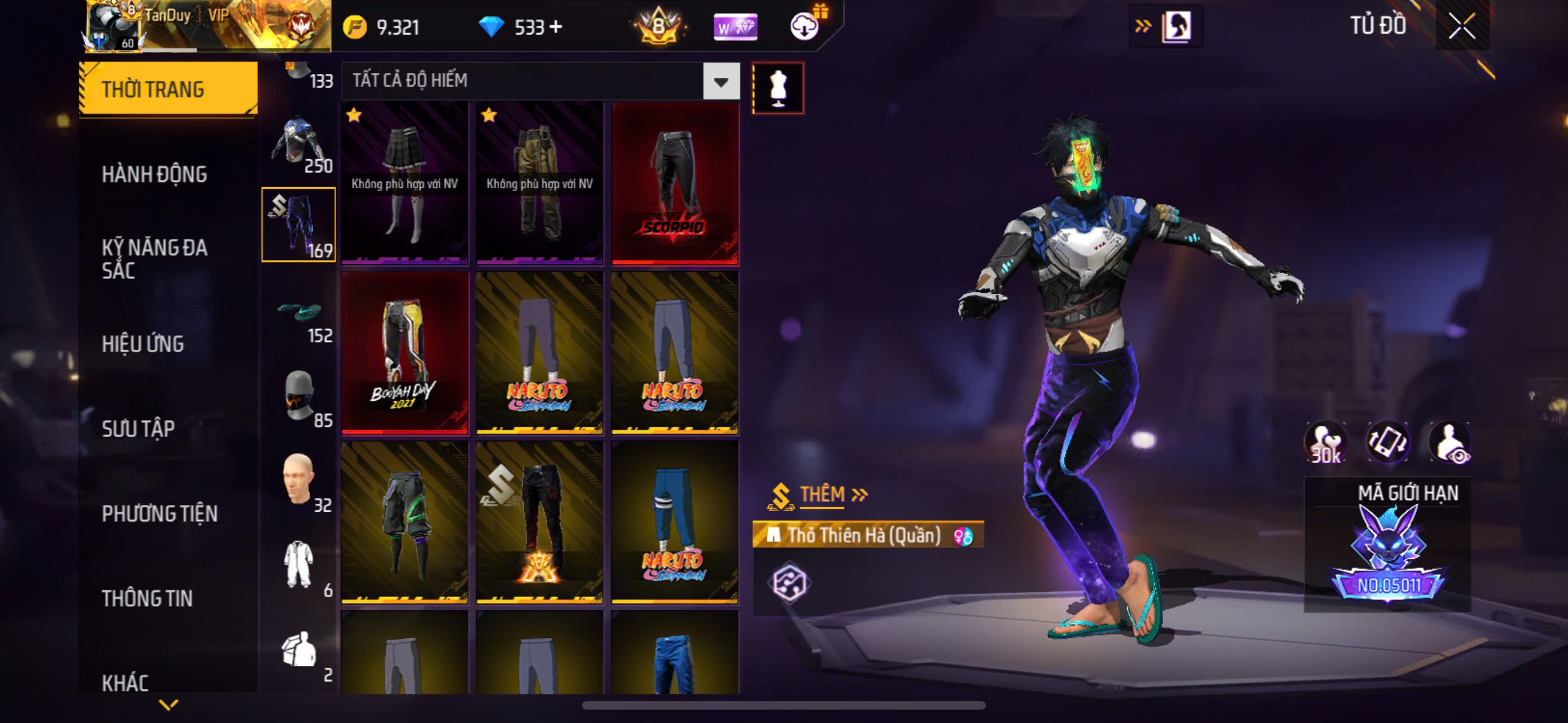The image size is (1568, 723).
Task: Choose the Scorpio black pants
Action: (x=675, y=183)
